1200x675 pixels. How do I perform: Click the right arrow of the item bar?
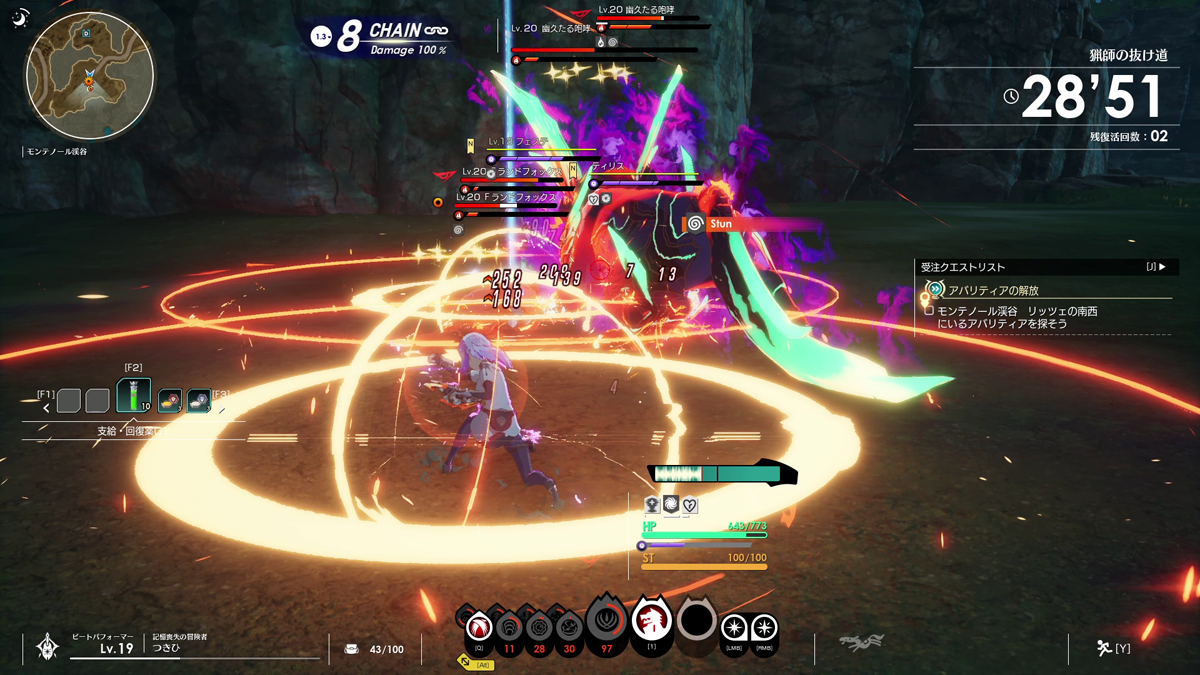coord(222,408)
